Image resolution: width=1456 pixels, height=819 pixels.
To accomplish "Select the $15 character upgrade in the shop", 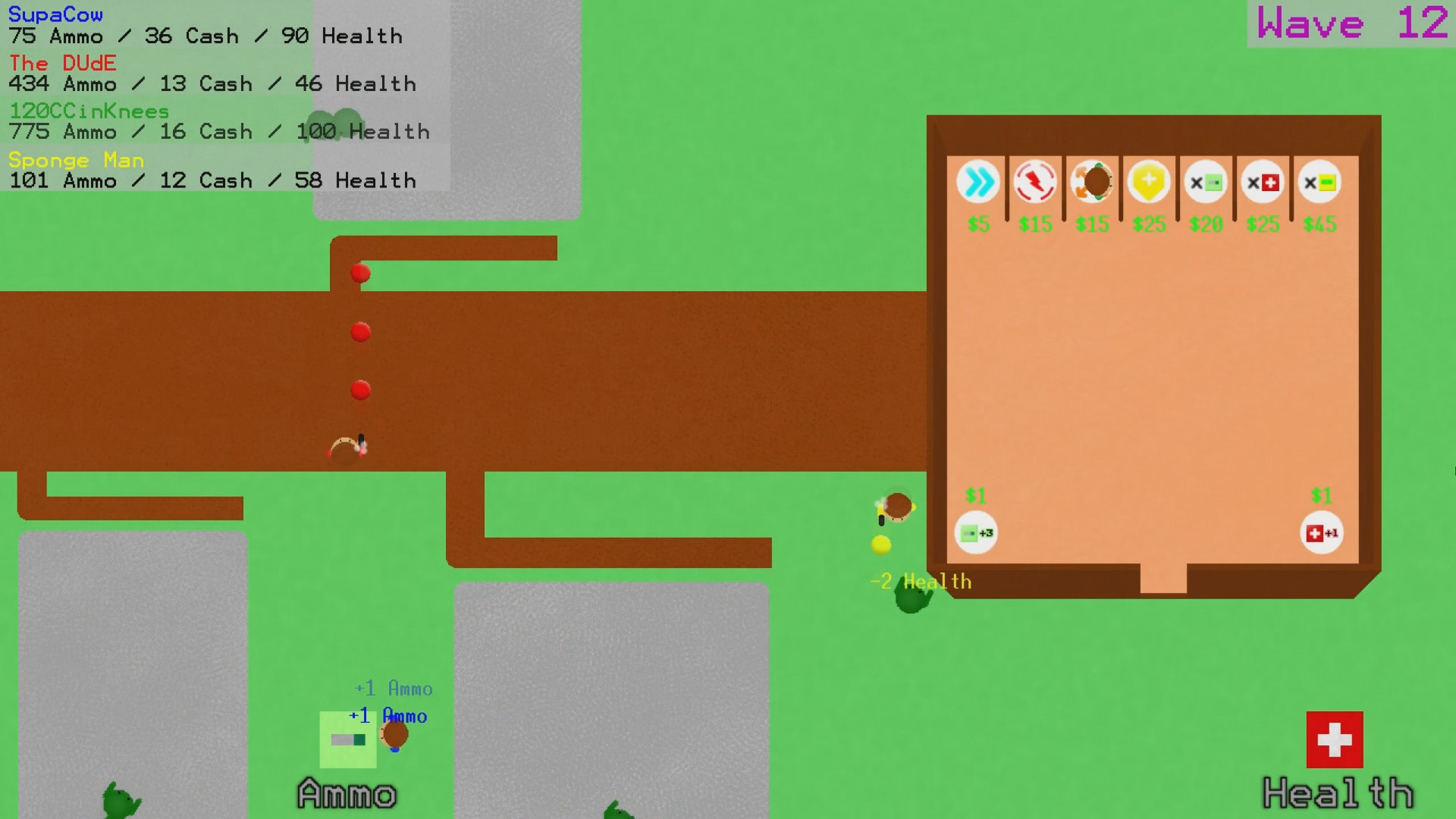I will click(1092, 182).
